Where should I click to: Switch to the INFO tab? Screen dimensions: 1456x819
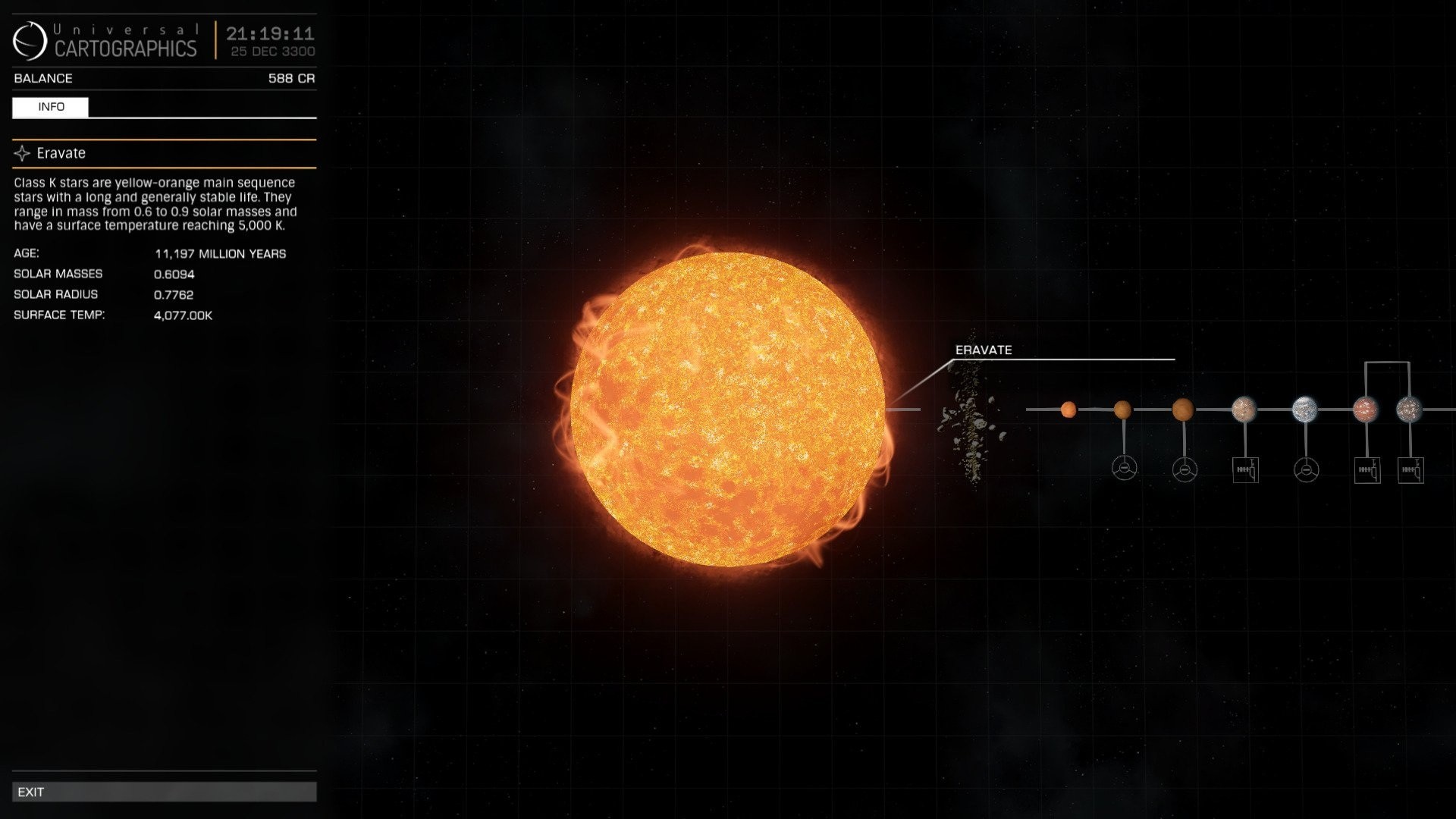(50, 107)
